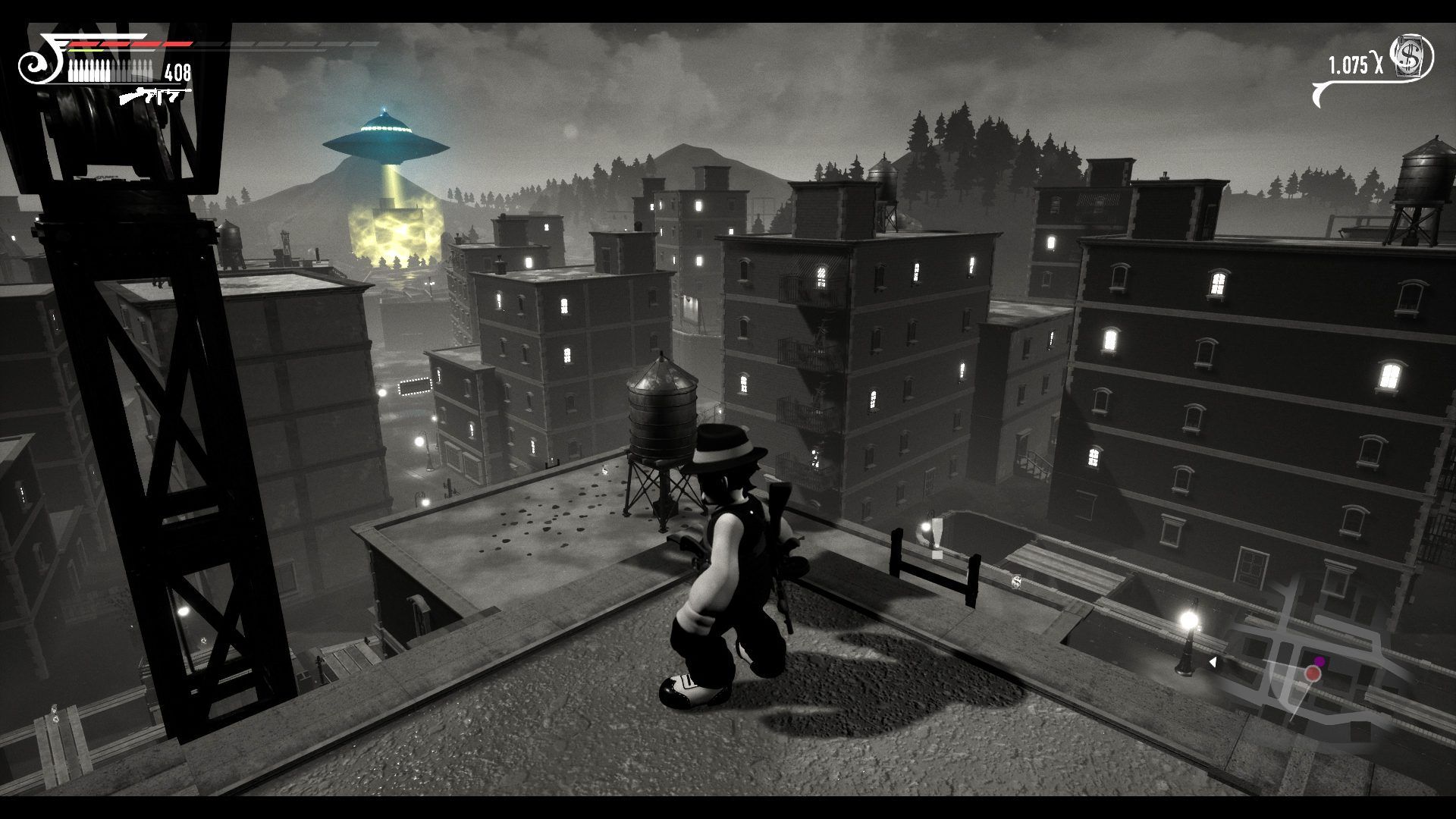Click the tommy gun weapon icon
Image resolution: width=1456 pixels, height=819 pixels.
click(x=155, y=96)
